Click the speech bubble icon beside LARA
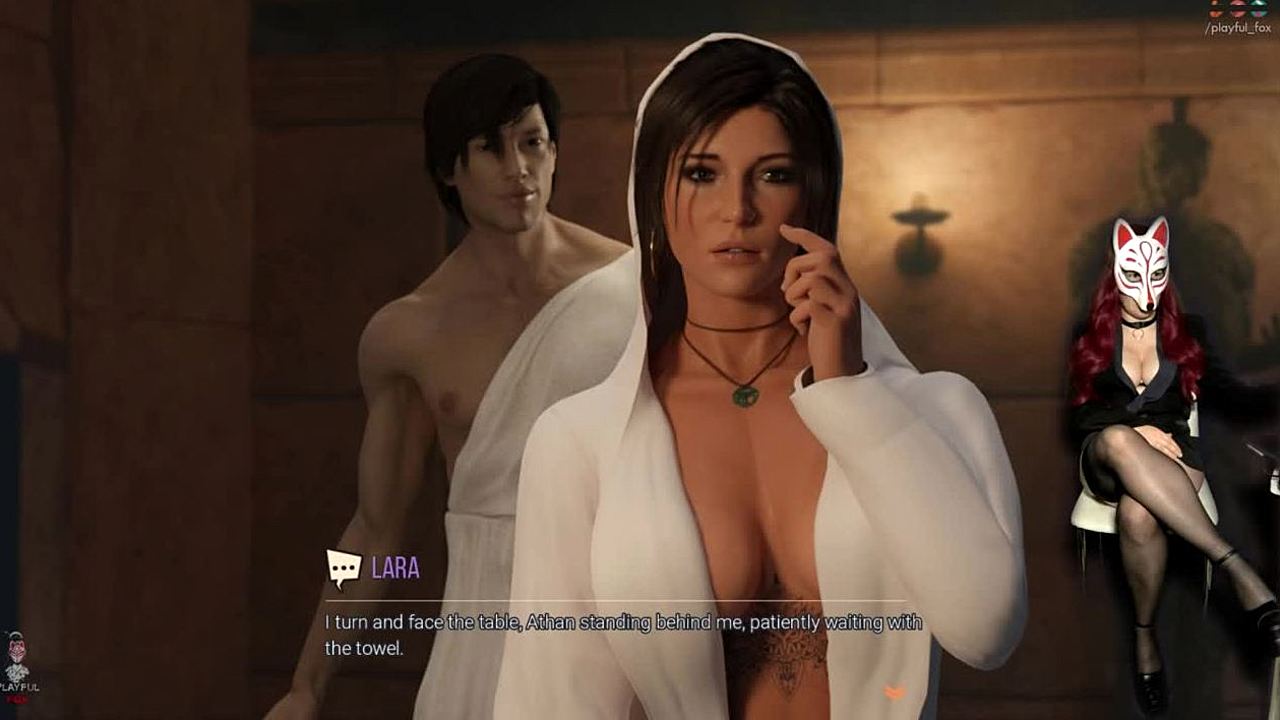This screenshot has width=1280, height=720. tap(343, 568)
